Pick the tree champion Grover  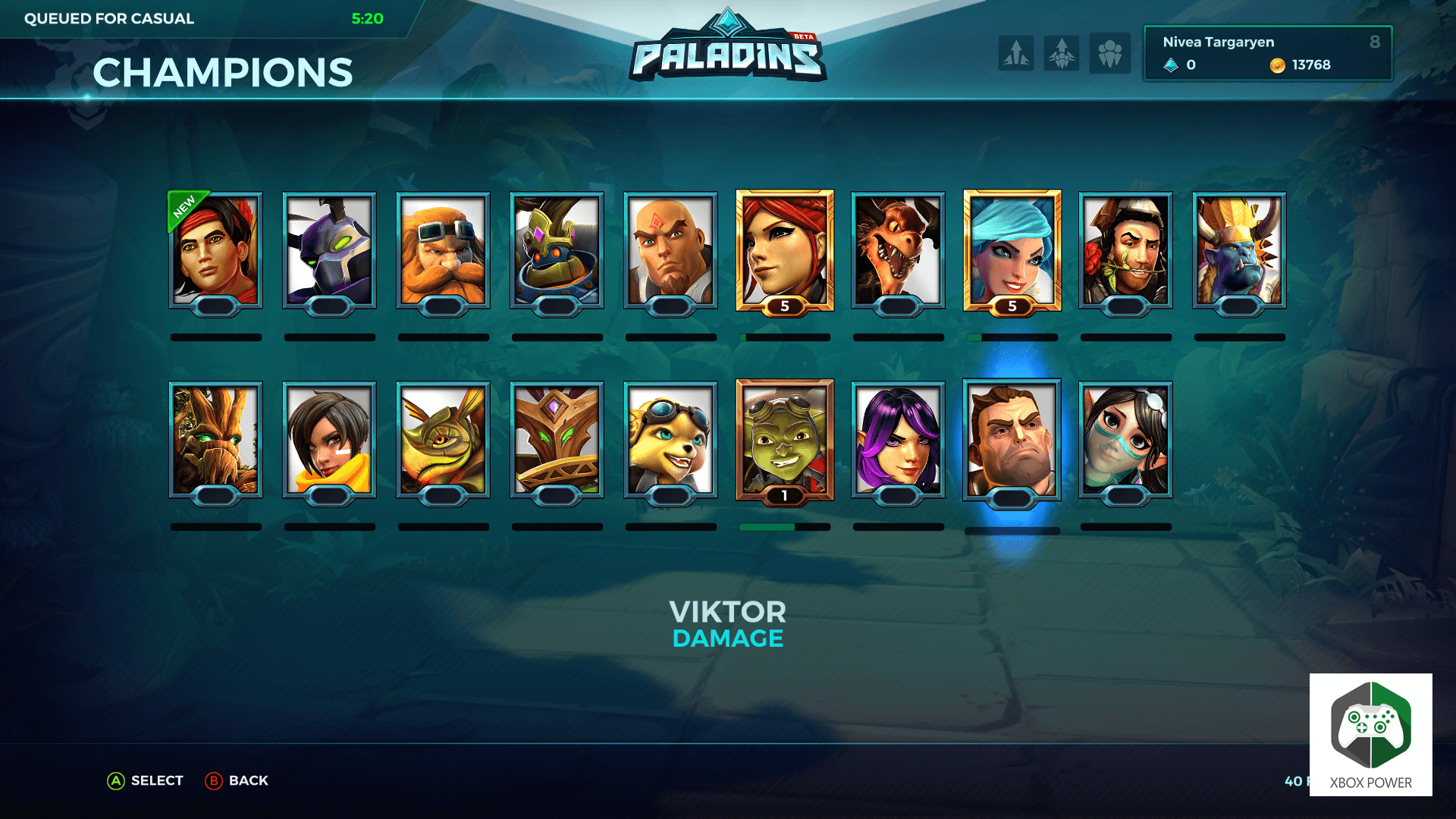click(x=215, y=440)
